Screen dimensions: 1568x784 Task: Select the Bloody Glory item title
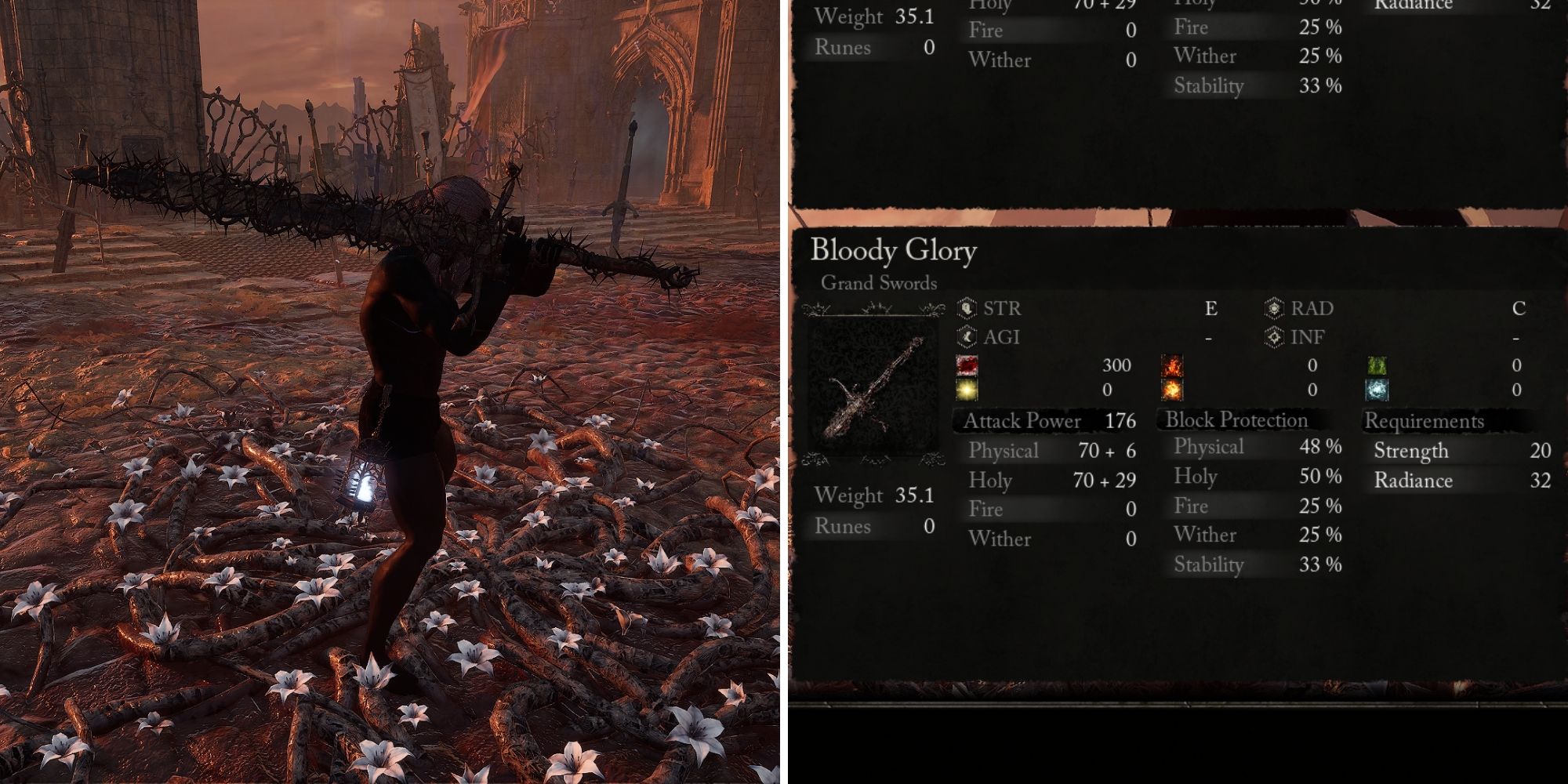click(895, 251)
